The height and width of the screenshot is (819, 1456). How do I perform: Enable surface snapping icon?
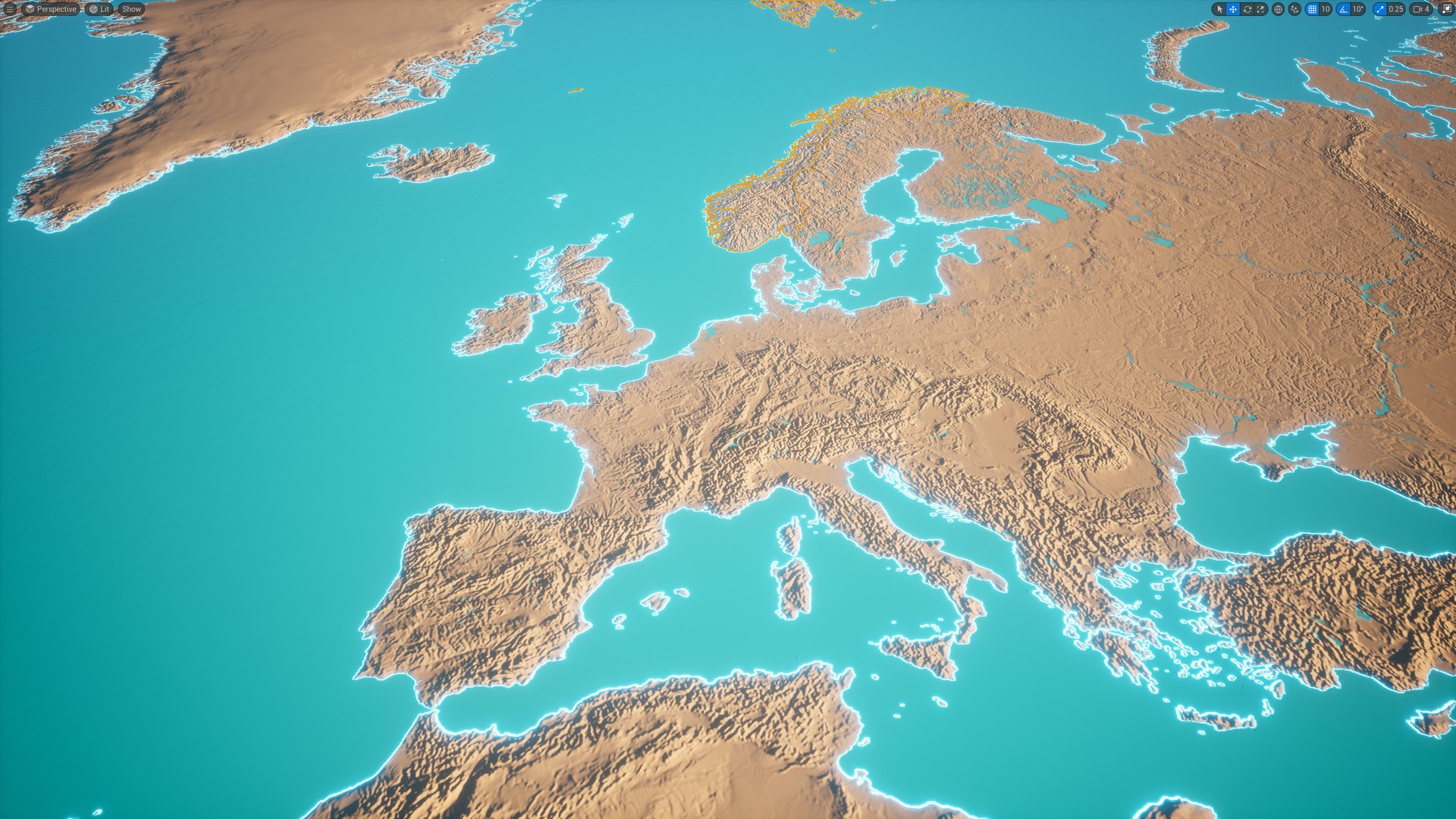[1294, 9]
